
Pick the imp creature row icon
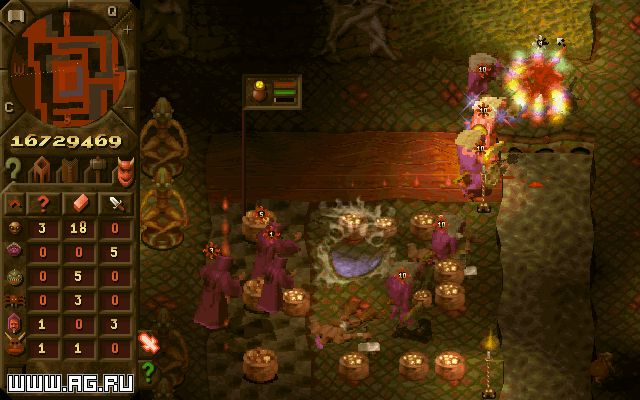(14, 228)
